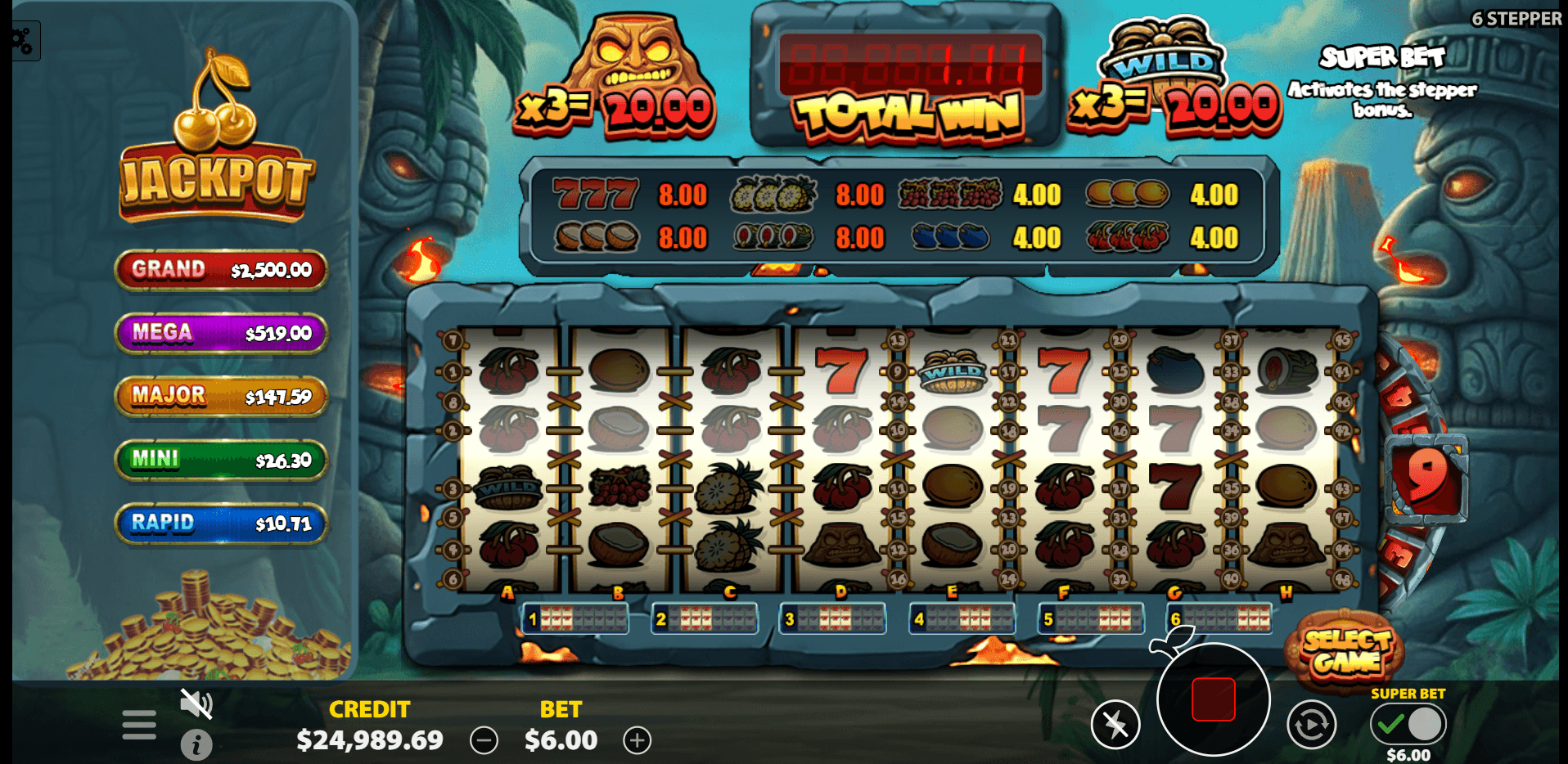1568x764 pixels.
Task: Toggle the Super Bet switch
Action: click(1408, 724)
